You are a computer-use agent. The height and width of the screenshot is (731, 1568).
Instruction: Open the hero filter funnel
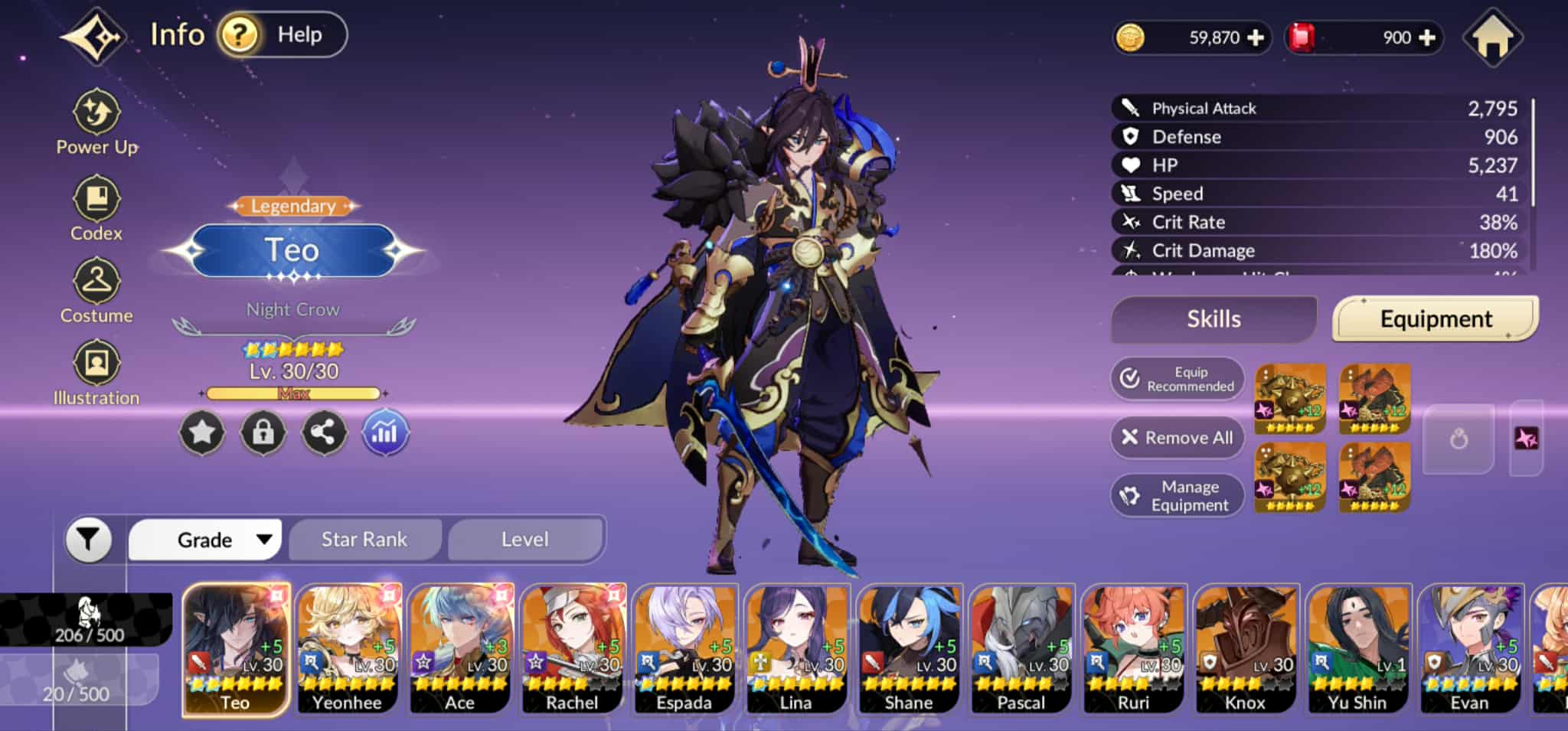[x=89, y=540]
